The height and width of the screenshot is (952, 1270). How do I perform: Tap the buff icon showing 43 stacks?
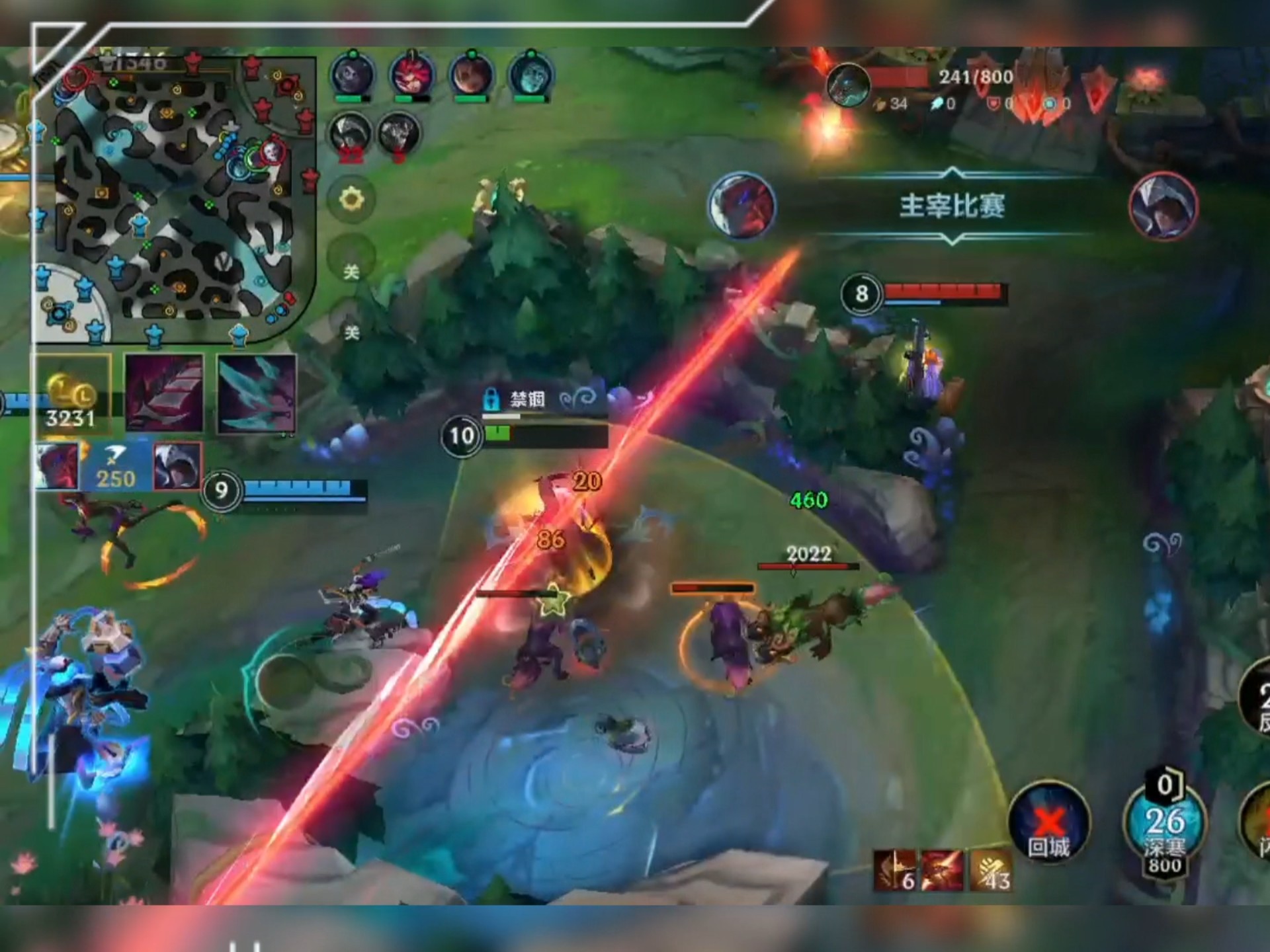(990, 870)
